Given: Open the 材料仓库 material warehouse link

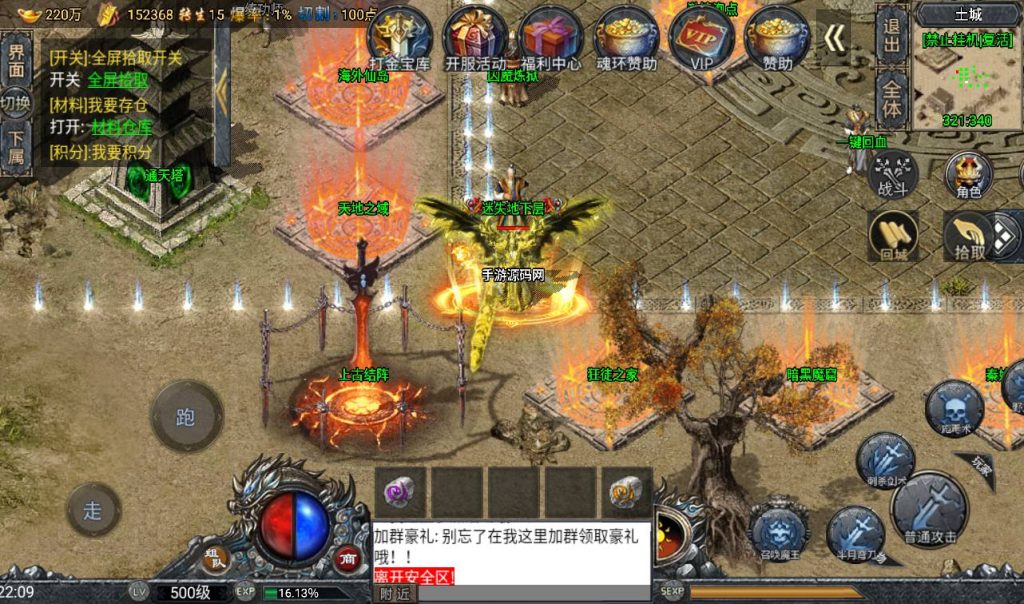Looking at the screenshot, I should tap(122, 127).
